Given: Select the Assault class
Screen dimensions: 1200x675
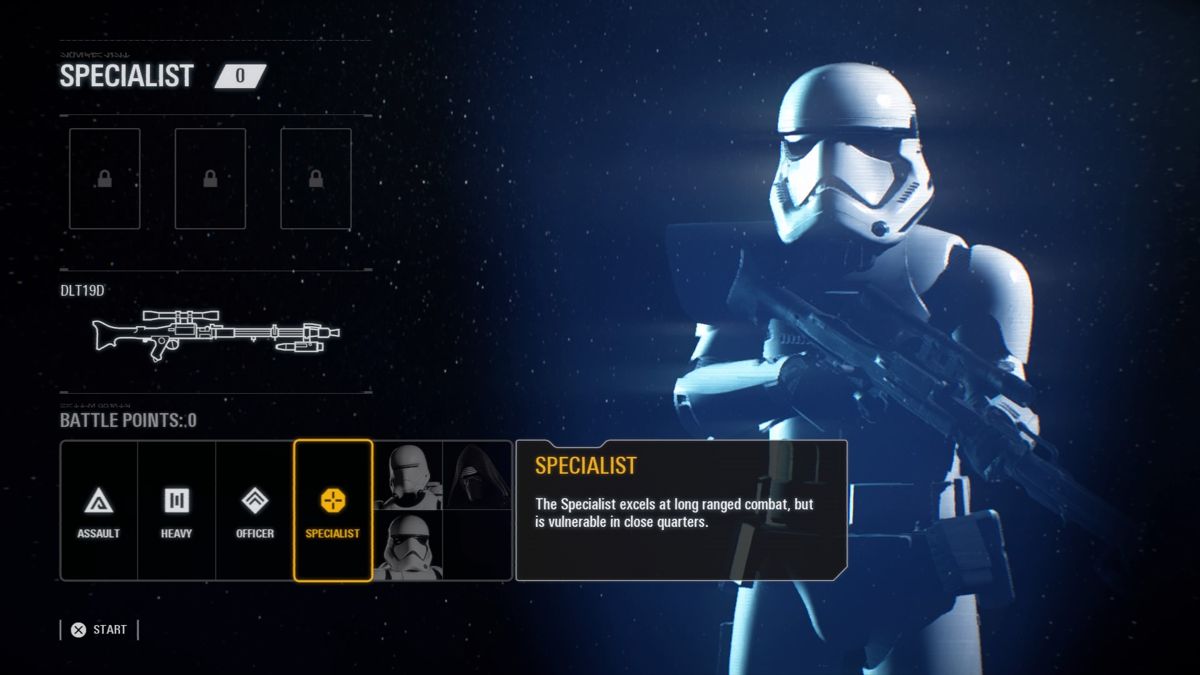Looking at the screenshot, I should [x=98, y=511].
